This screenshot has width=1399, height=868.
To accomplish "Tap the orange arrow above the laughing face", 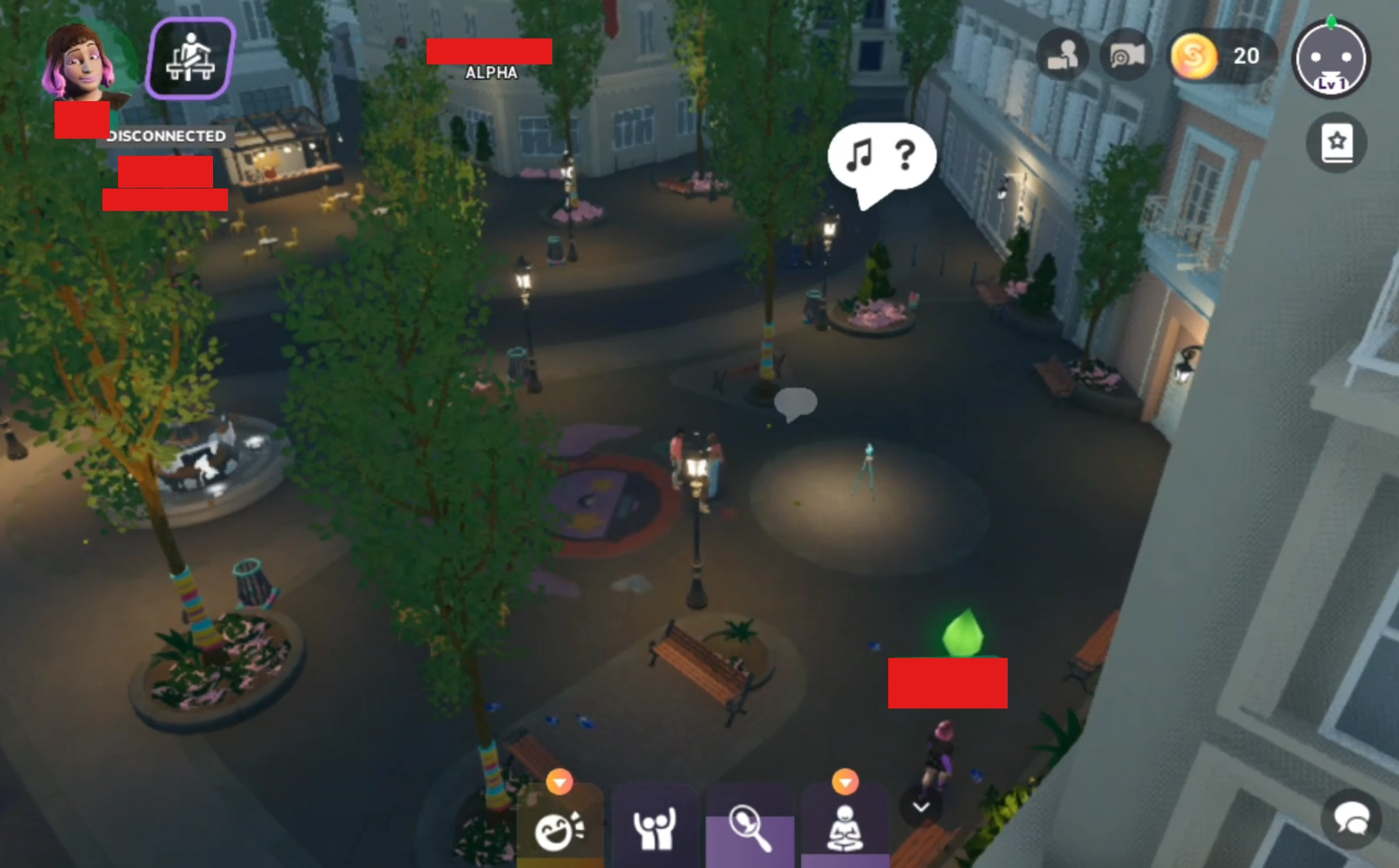I will pos(559,782).
